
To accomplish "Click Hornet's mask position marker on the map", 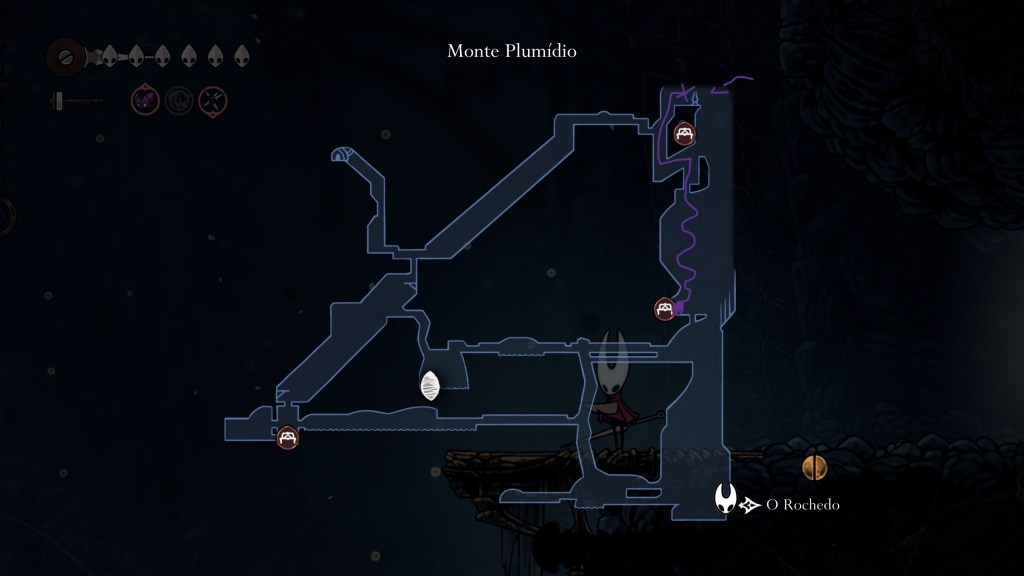I will tap(727, 498).
